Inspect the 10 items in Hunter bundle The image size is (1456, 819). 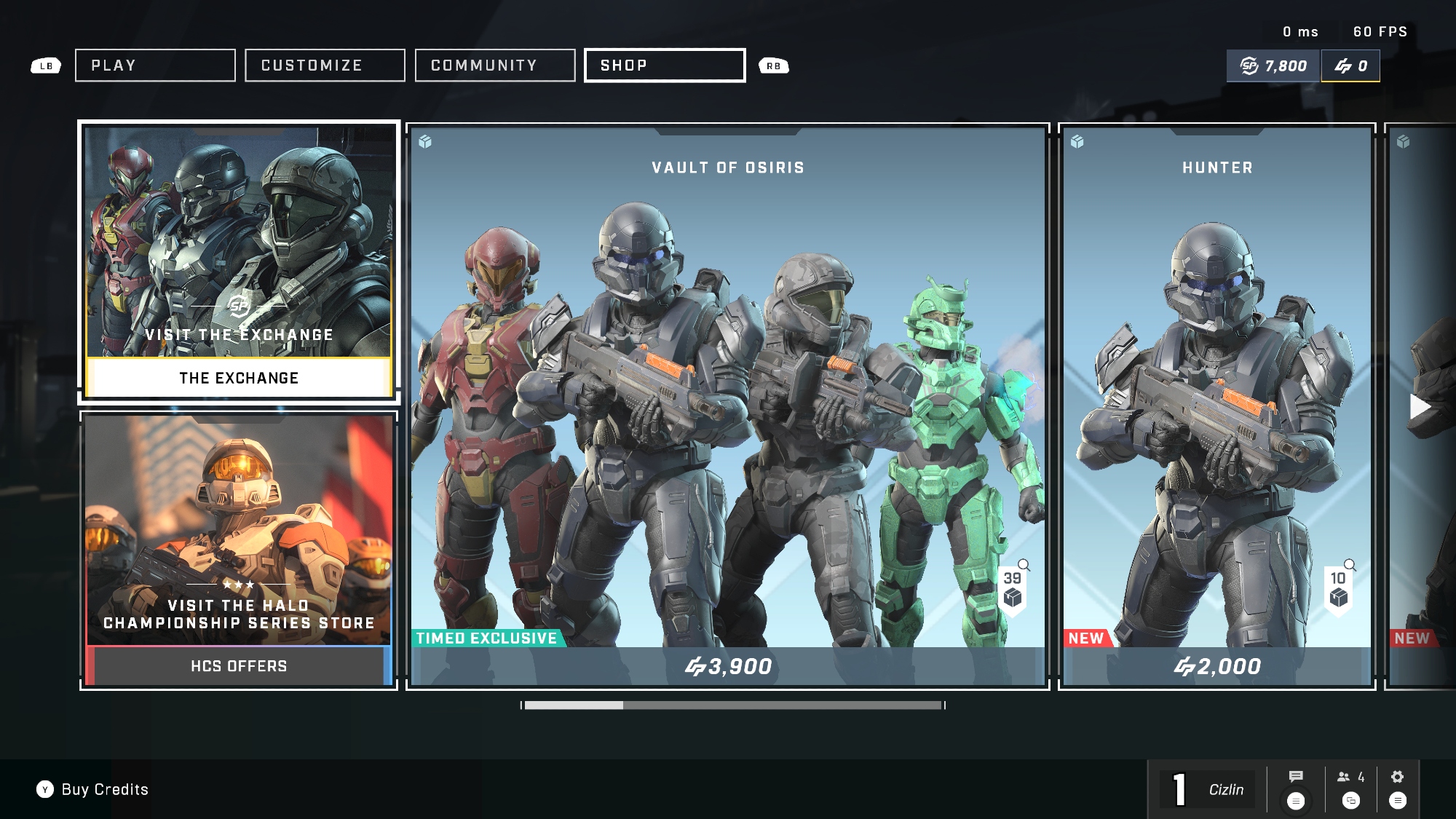coord(1339,588)
